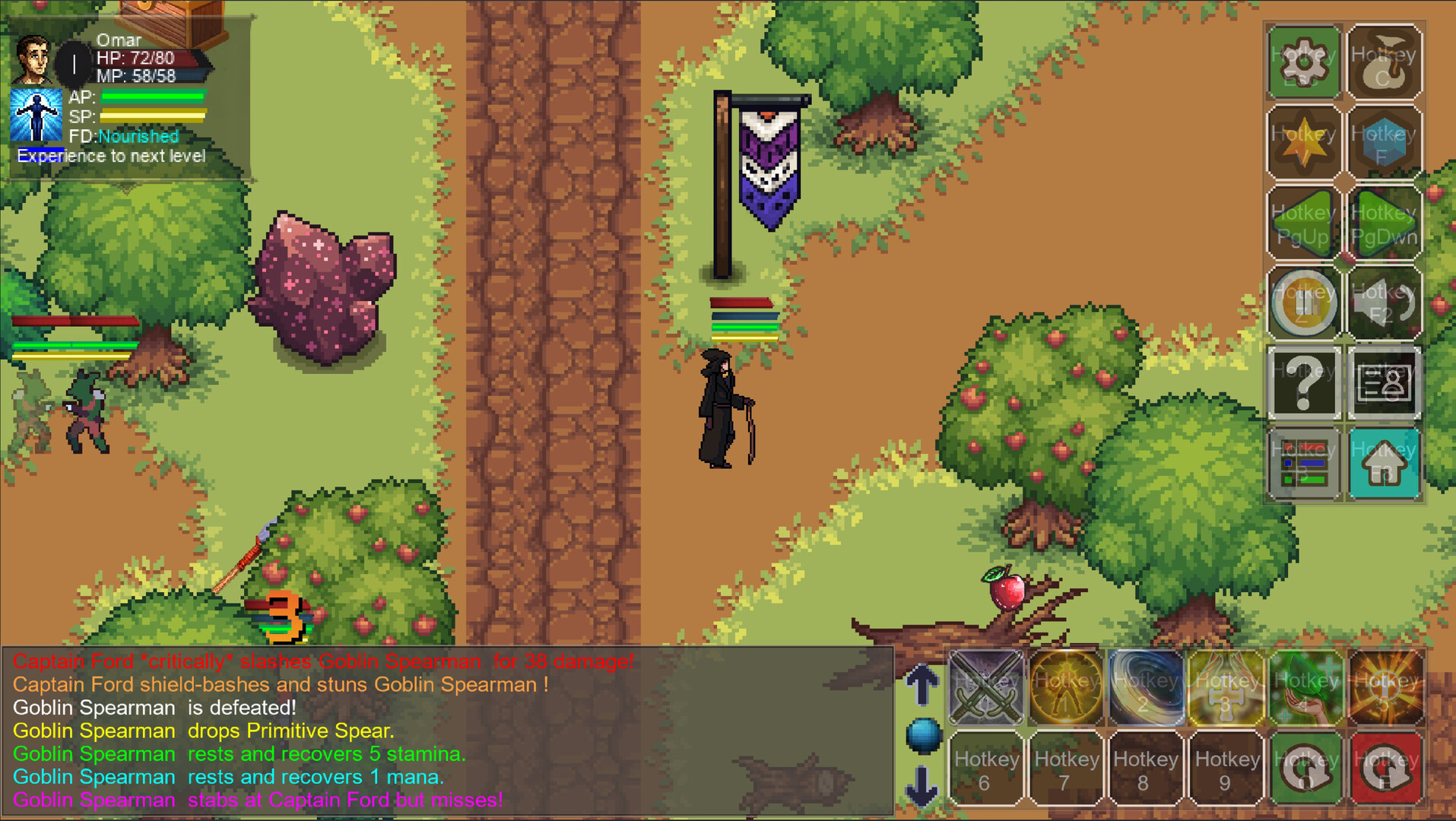Mute audio with the speaker icon Hotkey F2

[x=1385, y=302]
